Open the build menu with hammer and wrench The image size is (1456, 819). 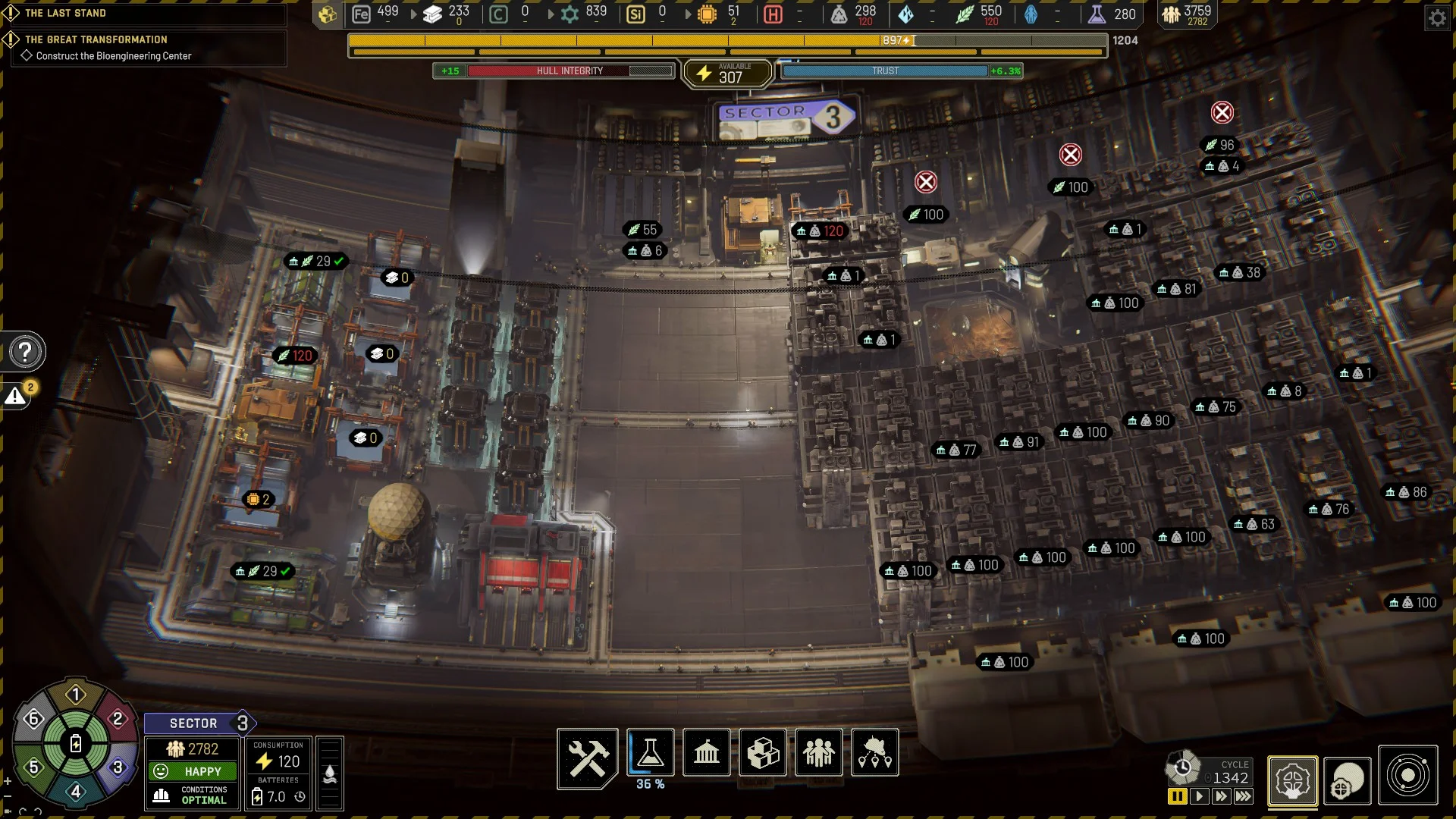(588, 757)
